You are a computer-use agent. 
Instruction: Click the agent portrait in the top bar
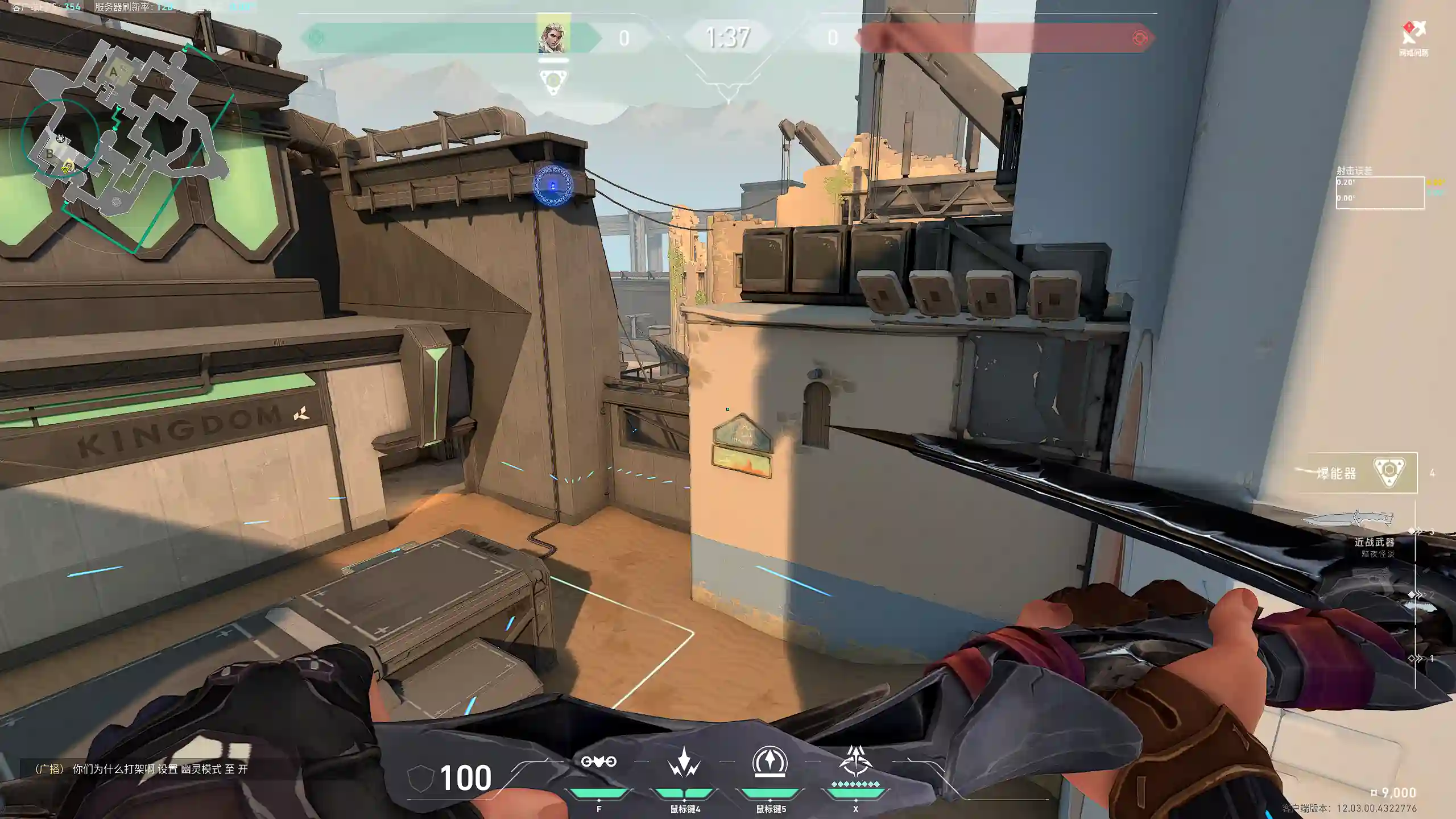[553, 38]
